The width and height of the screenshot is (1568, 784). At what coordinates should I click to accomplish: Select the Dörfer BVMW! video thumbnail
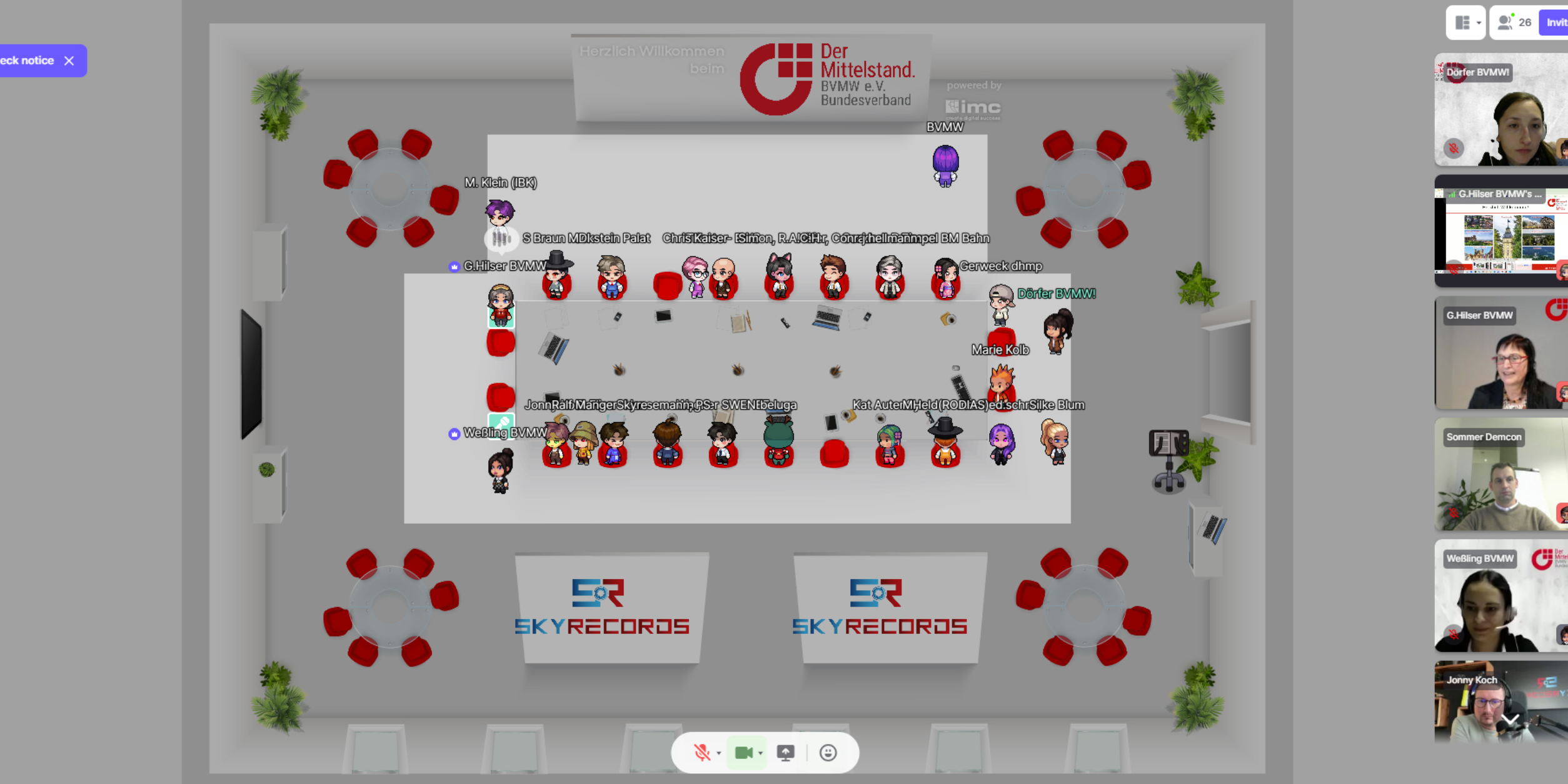coord(1500,110)
